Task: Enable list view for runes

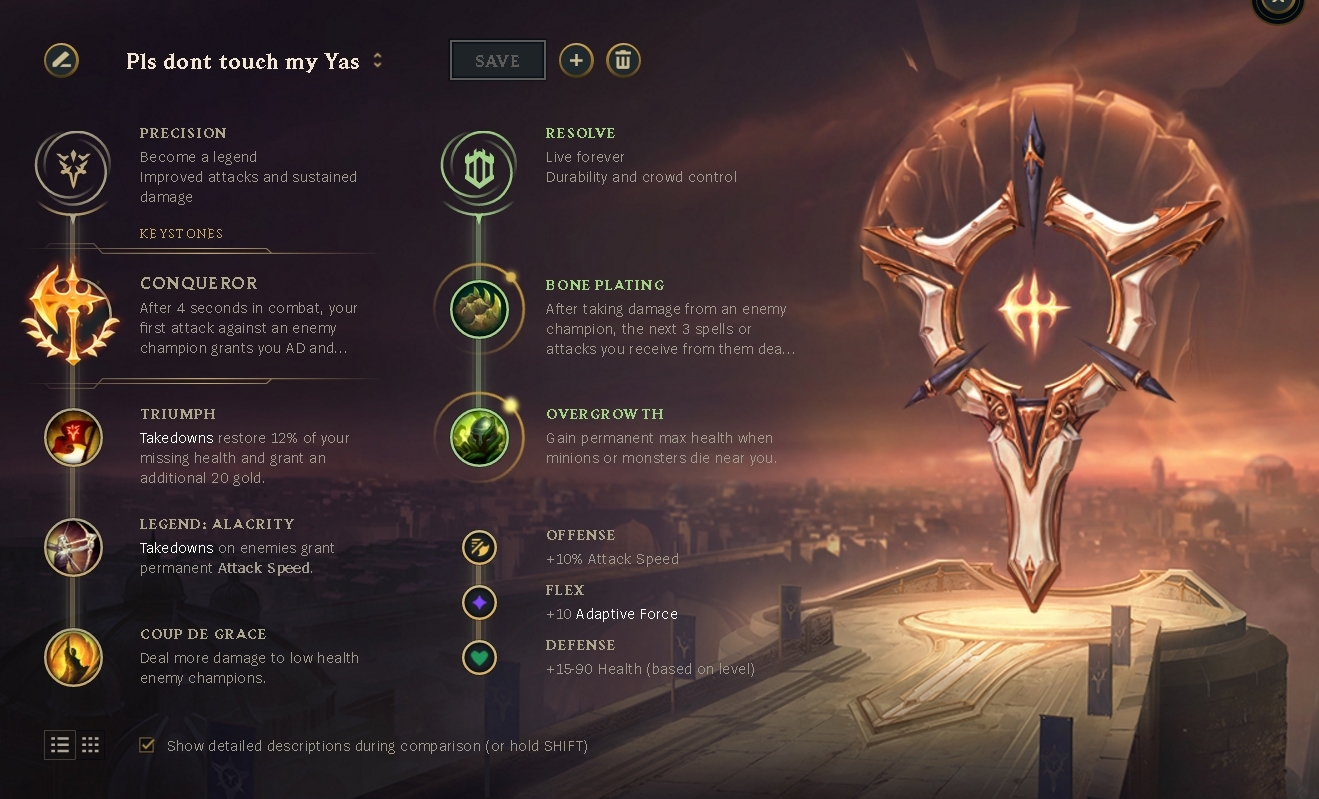Action: 60,744
